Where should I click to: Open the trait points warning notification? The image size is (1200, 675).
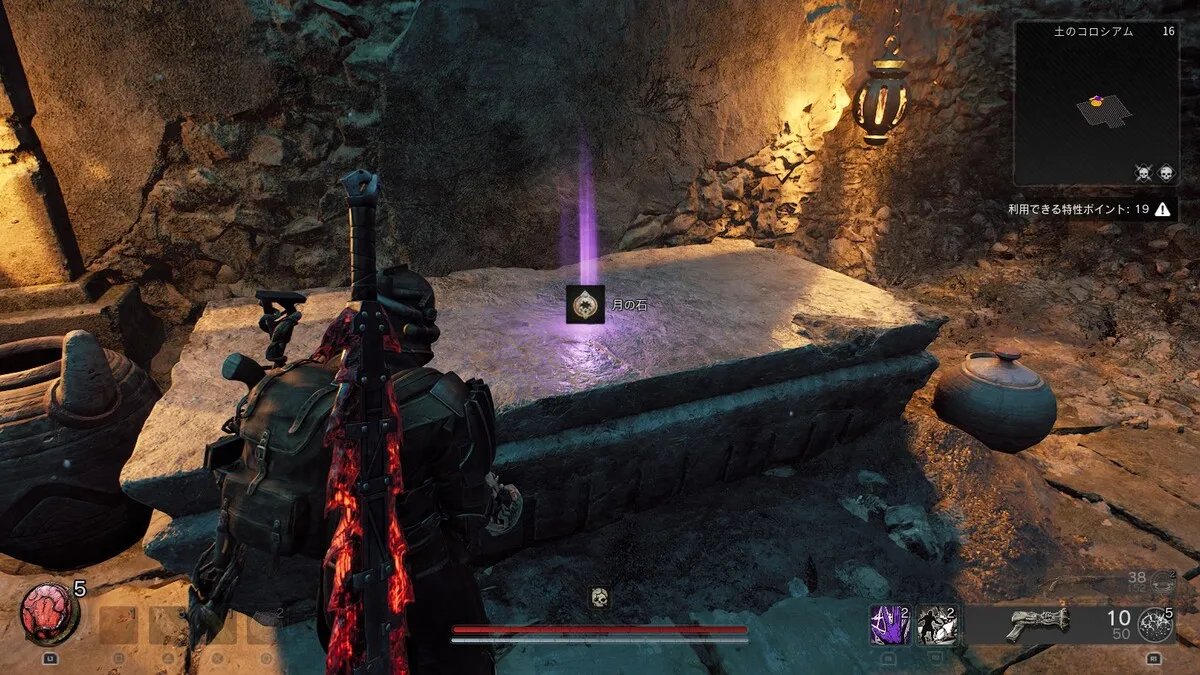tap(1162, 209)
